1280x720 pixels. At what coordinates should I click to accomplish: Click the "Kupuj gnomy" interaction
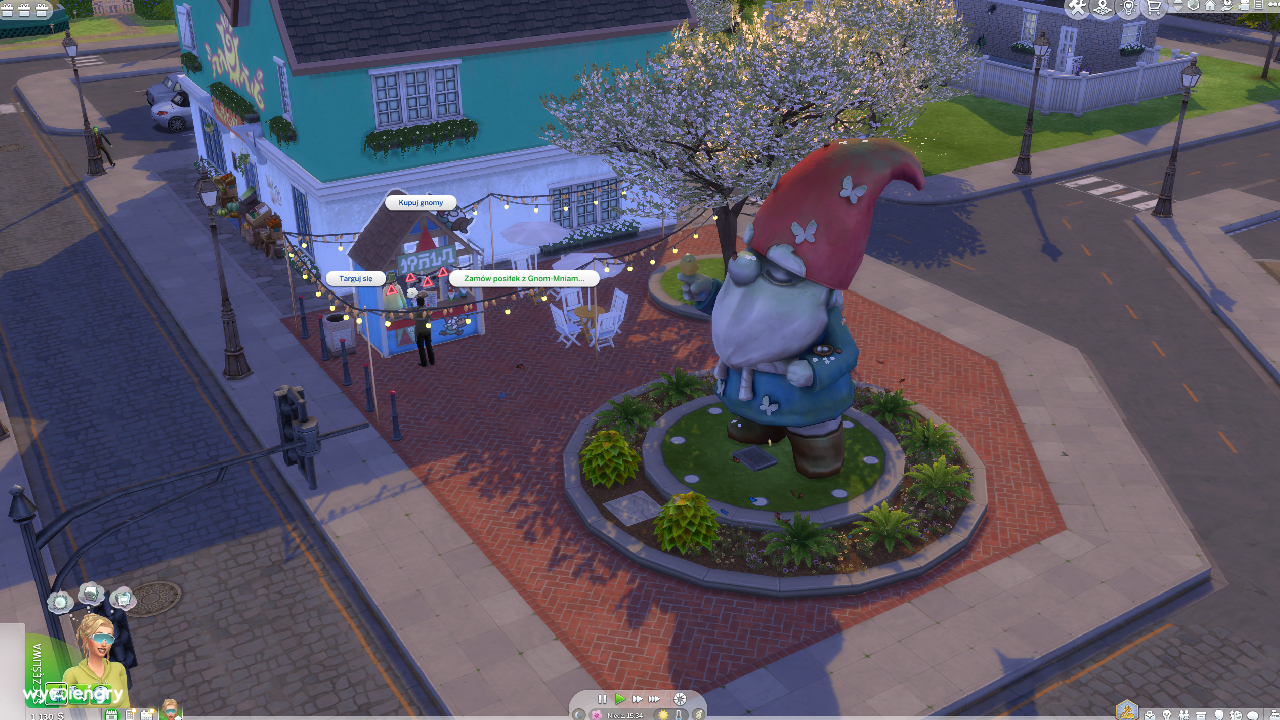pyautogui.click(x=420, y=202)
